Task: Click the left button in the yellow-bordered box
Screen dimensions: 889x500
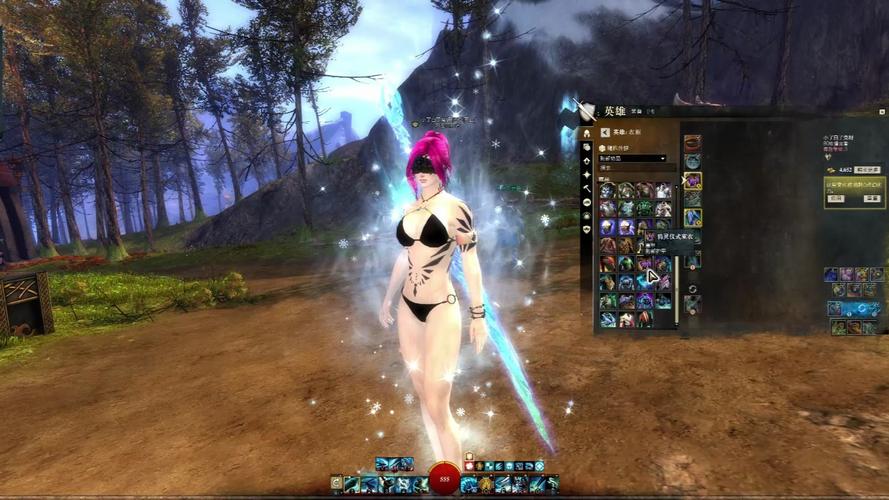Action: 838,200
